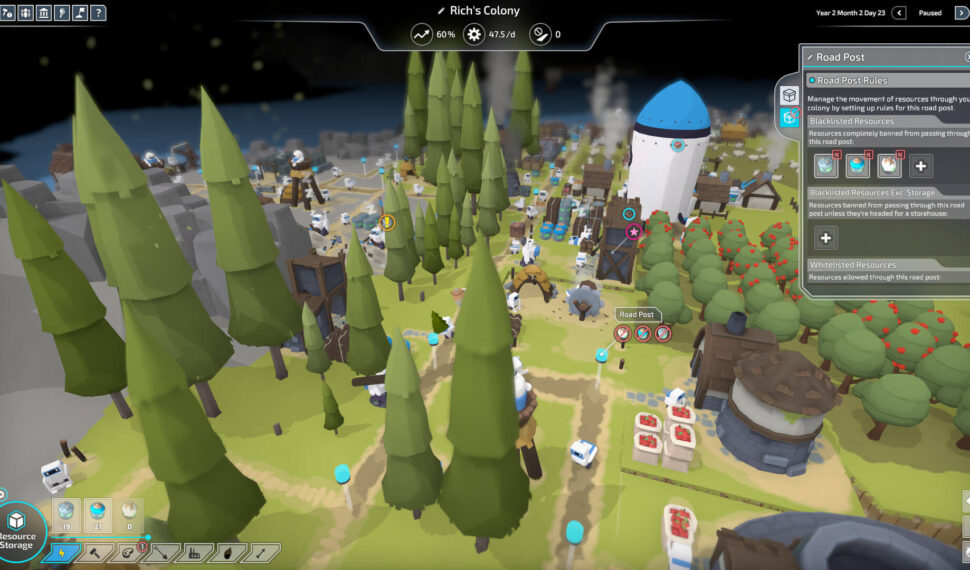Add a resource to Blacklisted Resources Exc. Storage
Screen dimensions: 970x570
tap(826, 237)
